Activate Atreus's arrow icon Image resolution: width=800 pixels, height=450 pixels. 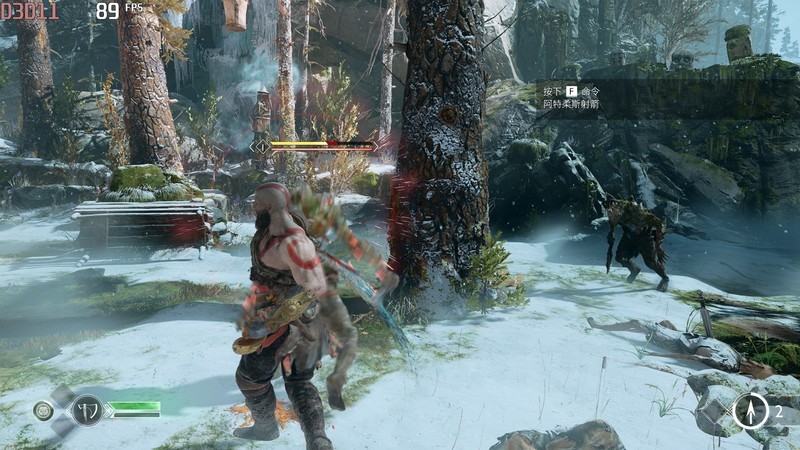750,410
